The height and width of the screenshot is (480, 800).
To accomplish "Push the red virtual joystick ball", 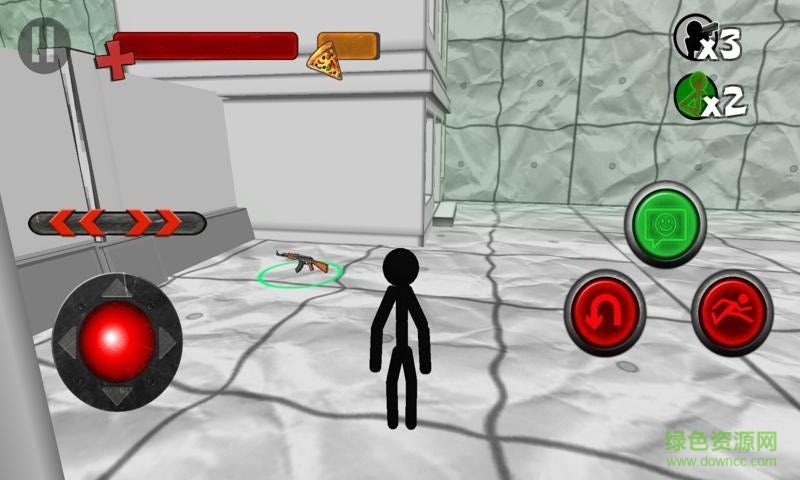I will pos(117,338).
